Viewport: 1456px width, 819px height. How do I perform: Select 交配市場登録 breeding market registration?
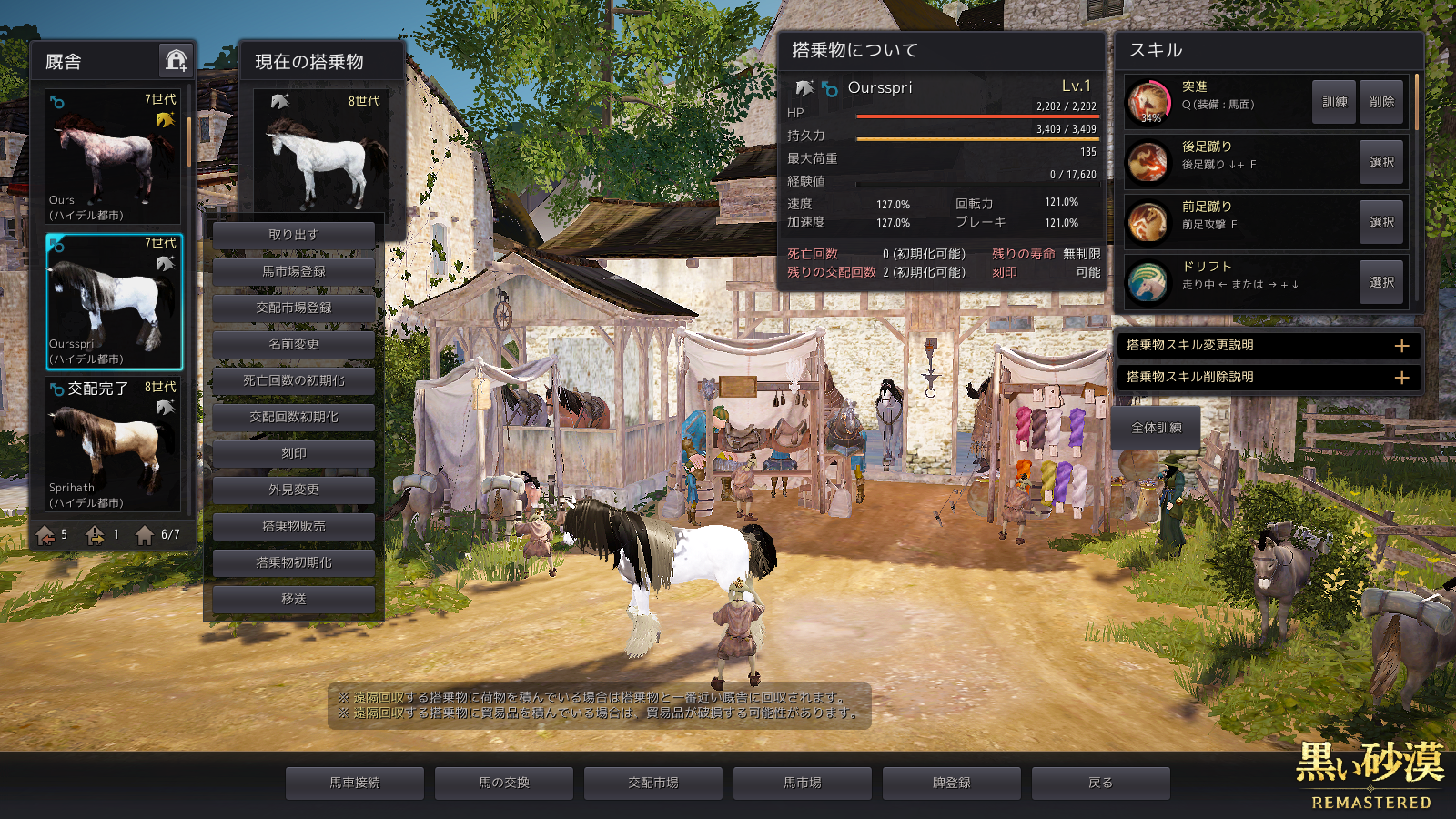tap(293, 308)
